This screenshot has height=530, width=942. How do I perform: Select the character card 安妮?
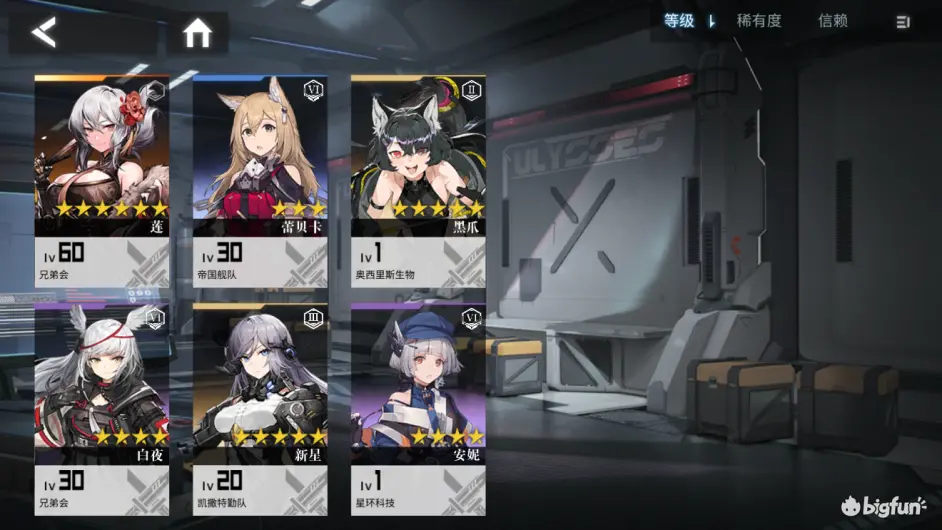click(417, 410)
